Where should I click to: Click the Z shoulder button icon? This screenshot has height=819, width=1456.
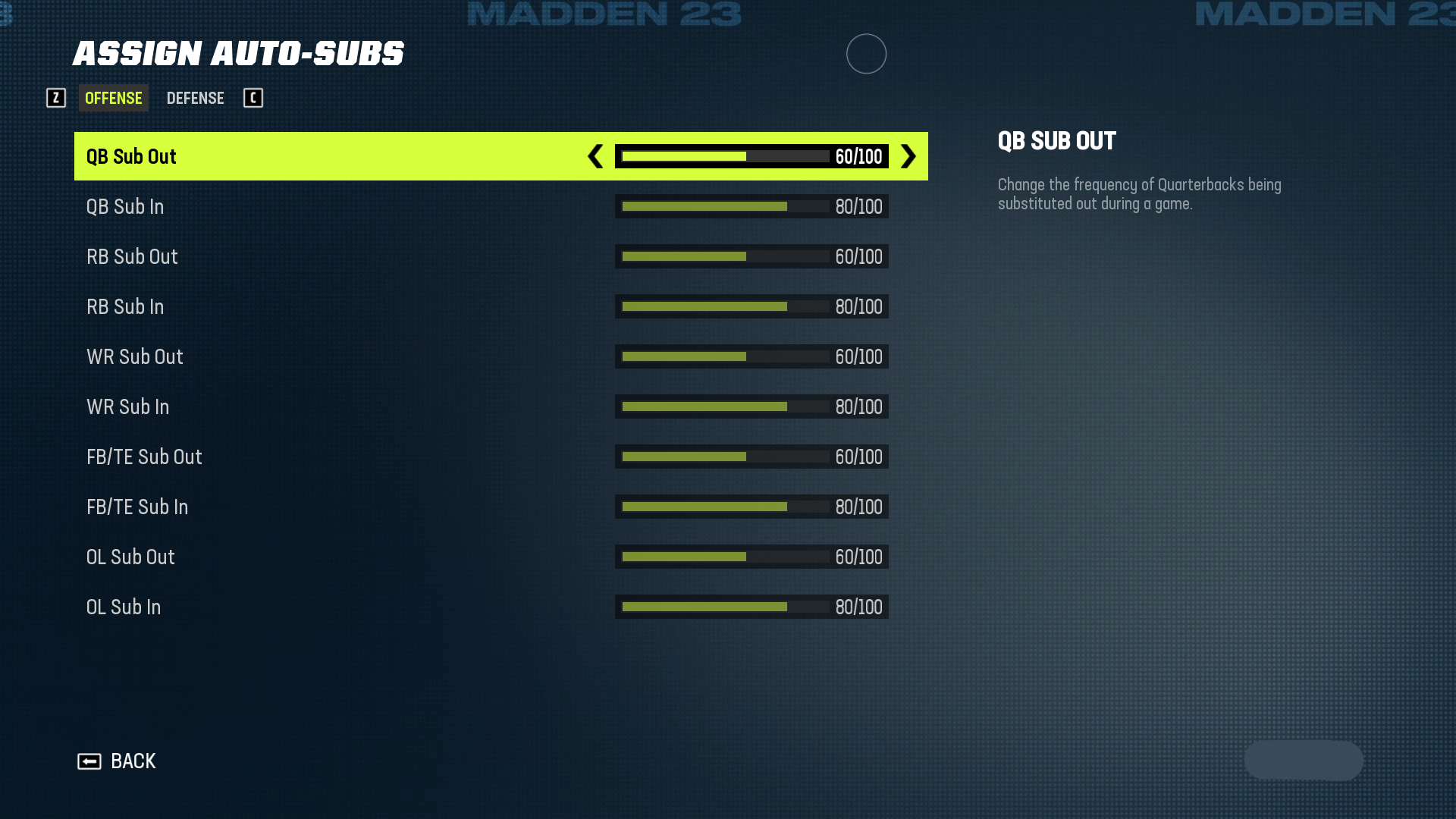tap(55, 98)
